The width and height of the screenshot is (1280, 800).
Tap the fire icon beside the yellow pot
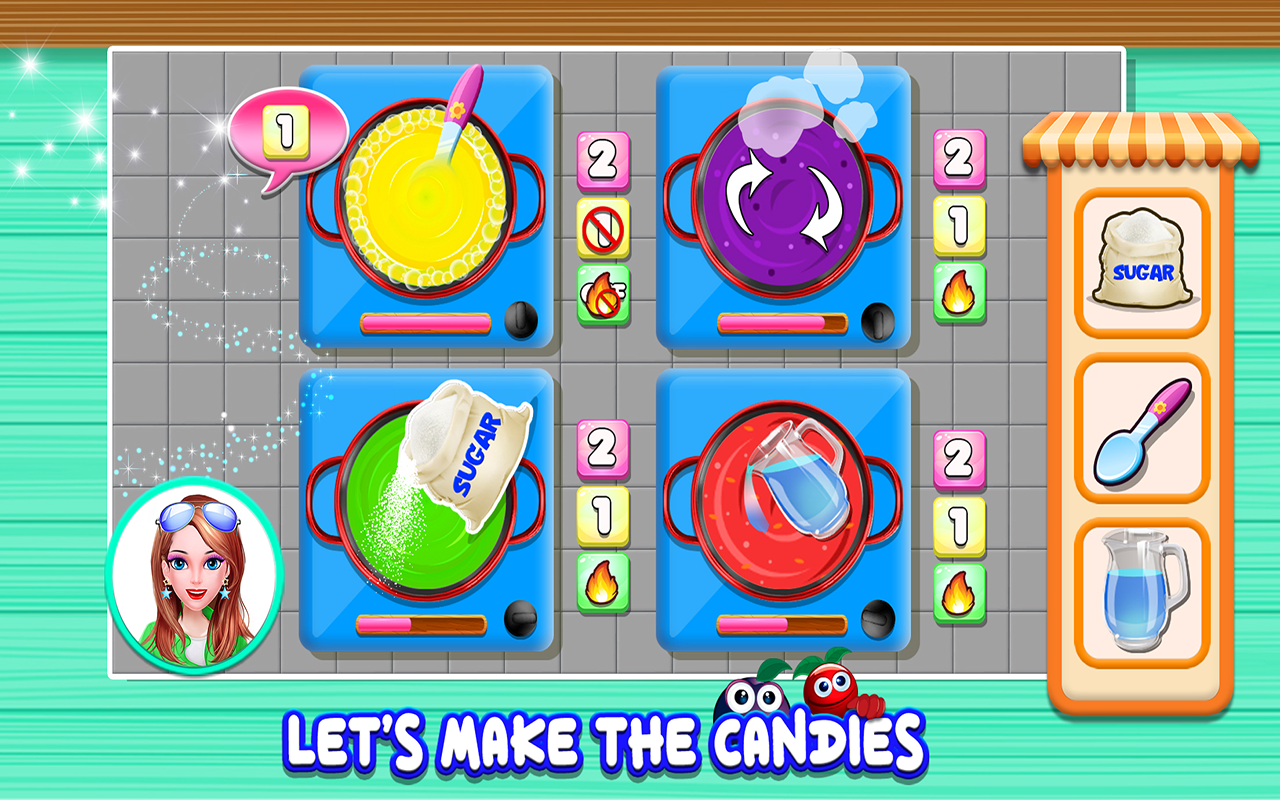click(601, 292)
